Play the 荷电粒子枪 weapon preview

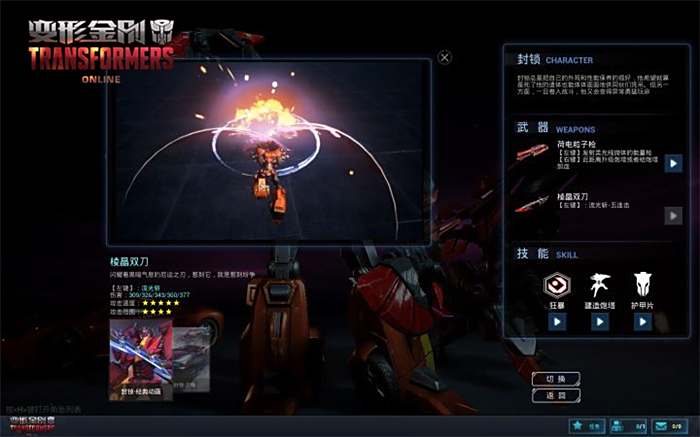pyautogui.click(x=674, y=163)
